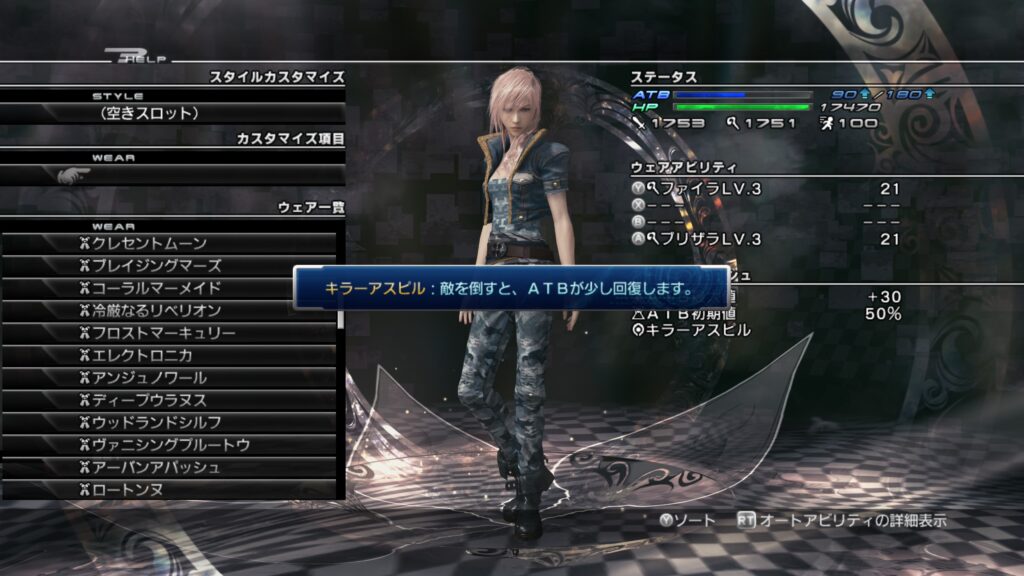The height and width of the screenshot is (576, 1024).
Task: Select the フロストマーキュリー garb
Action: point(170,333)
